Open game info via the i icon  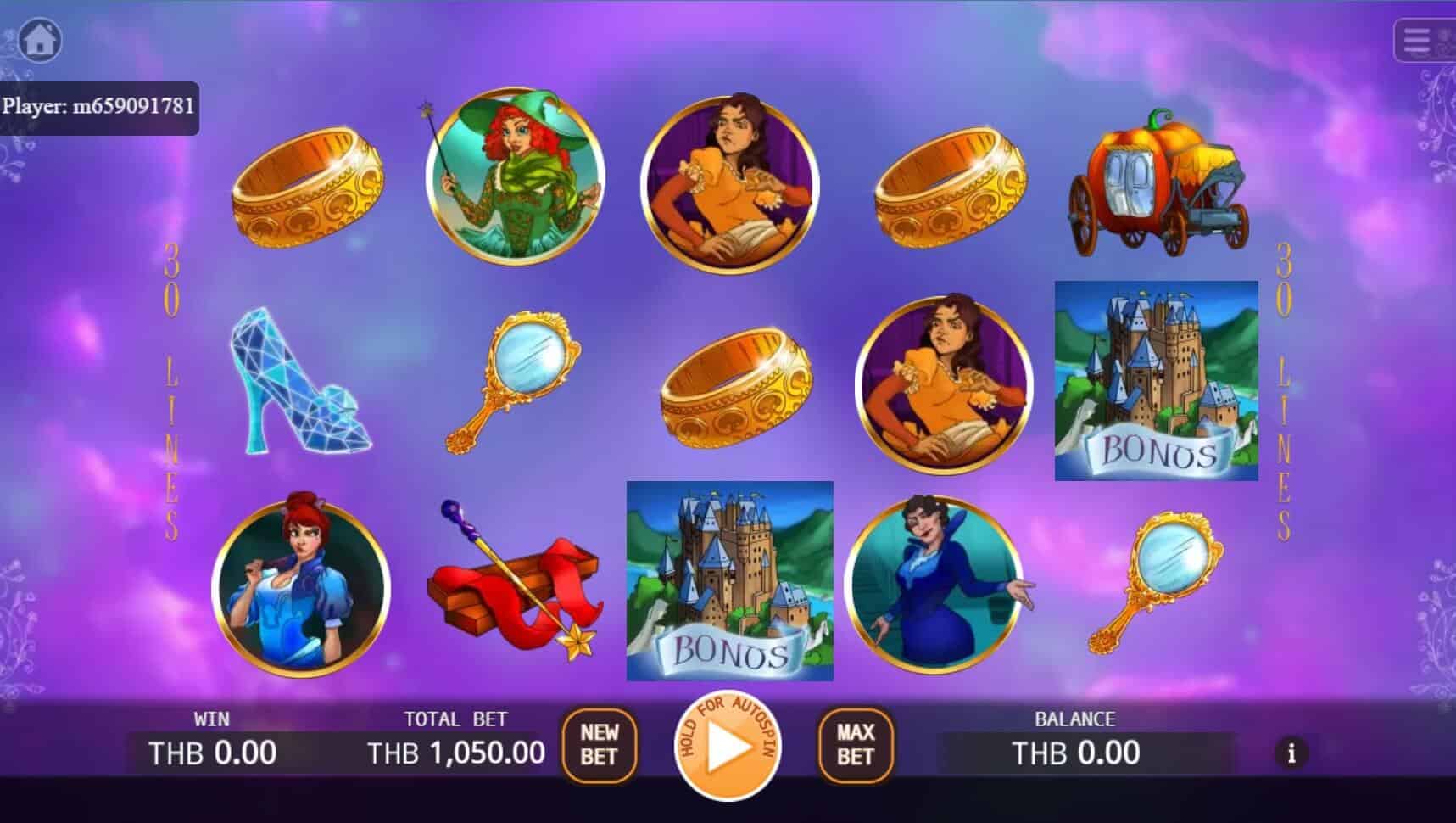click(1292, 753)
